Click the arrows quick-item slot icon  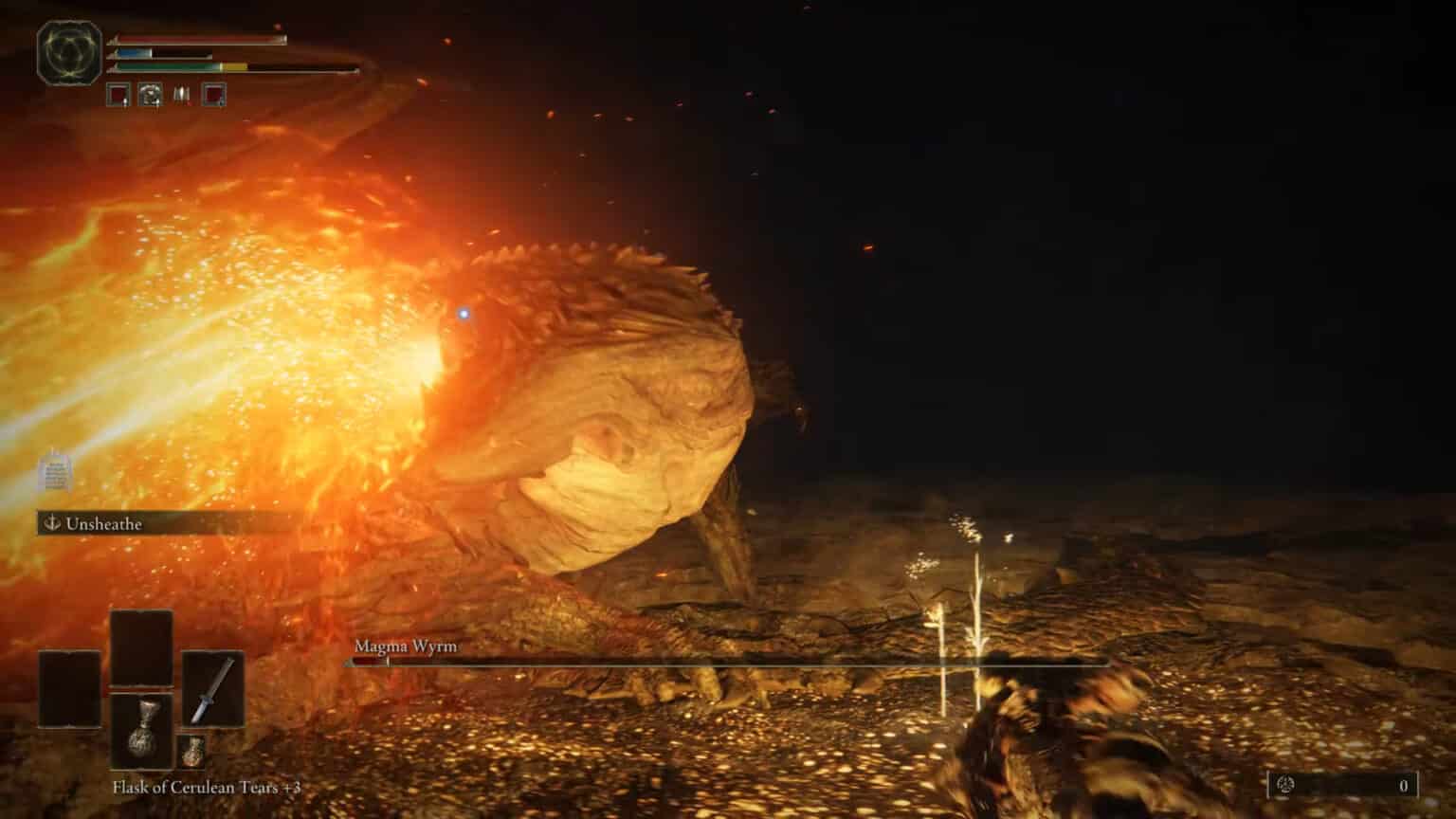180,95
